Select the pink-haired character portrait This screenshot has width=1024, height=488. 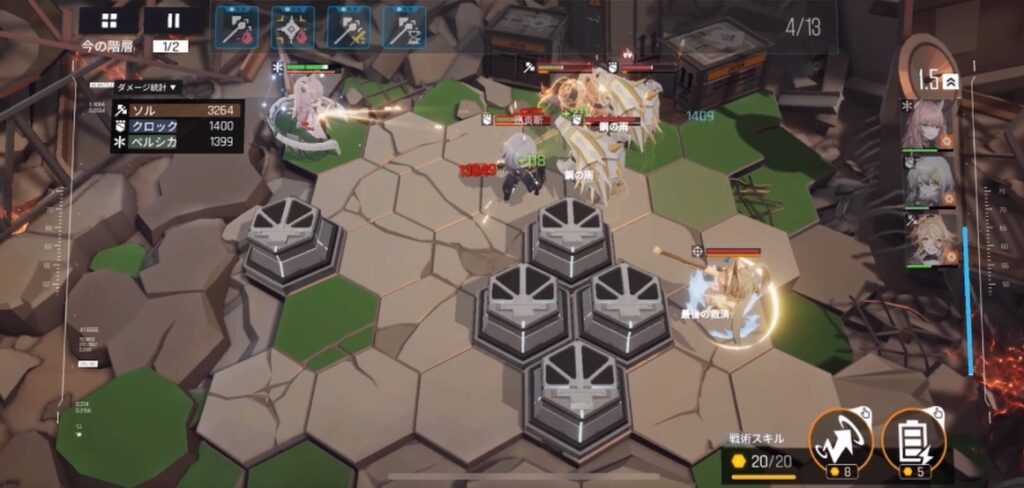[x=926, y=125]
